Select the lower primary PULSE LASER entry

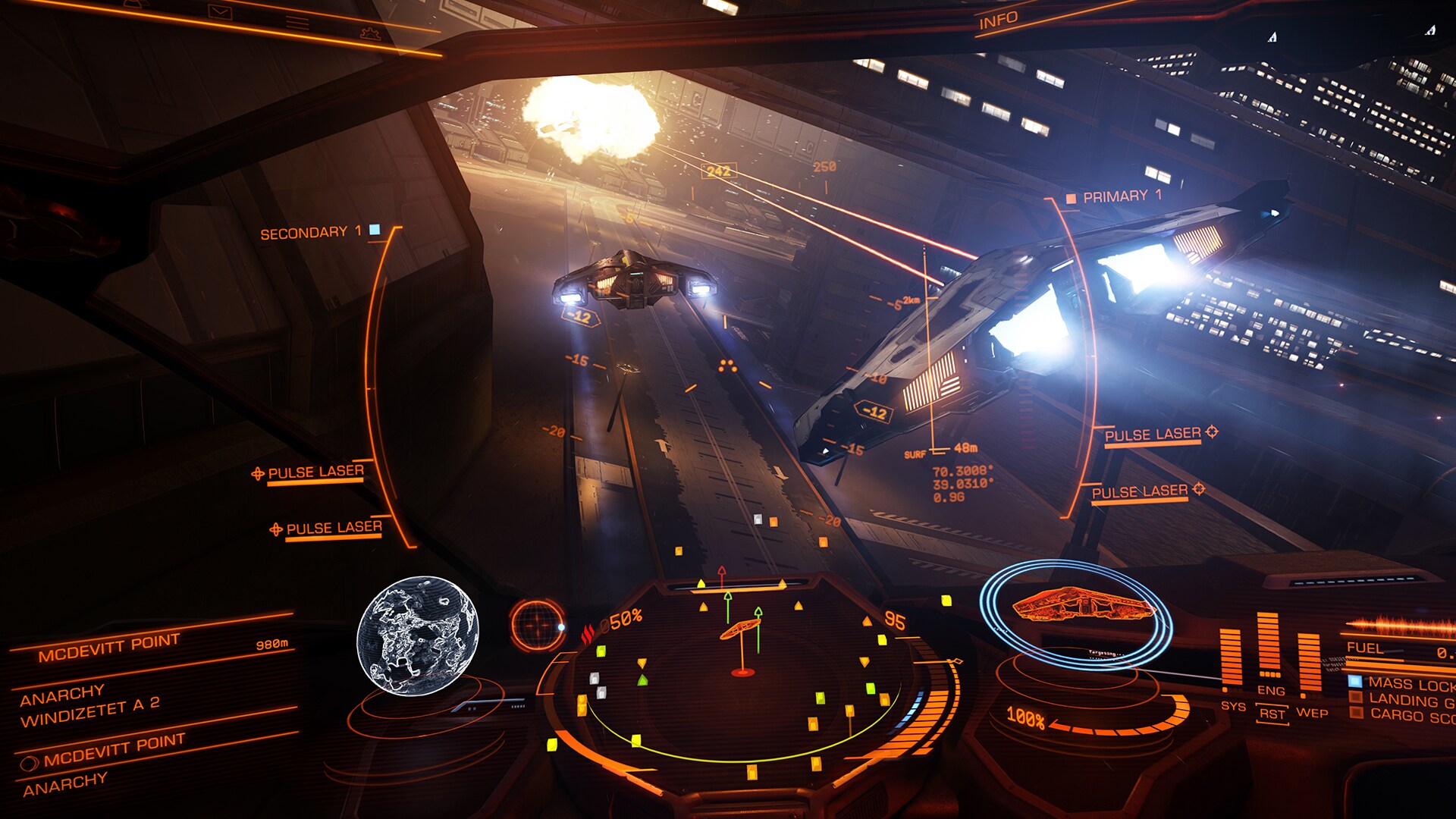[1140, 492]
